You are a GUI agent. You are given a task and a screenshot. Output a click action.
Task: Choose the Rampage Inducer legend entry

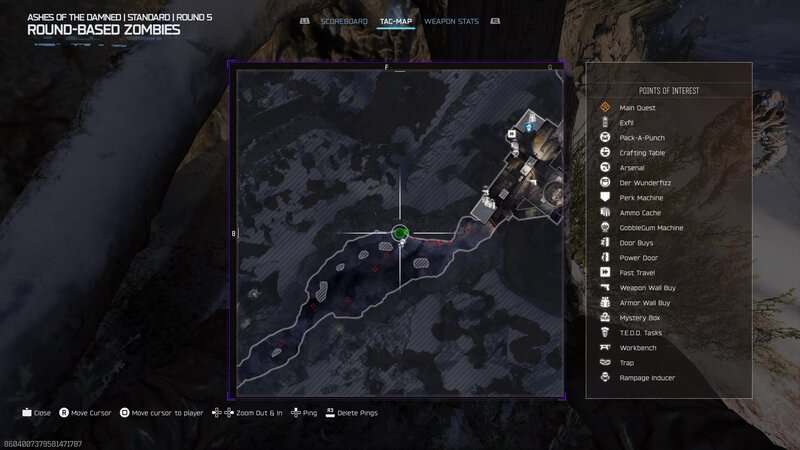(647, 378)
